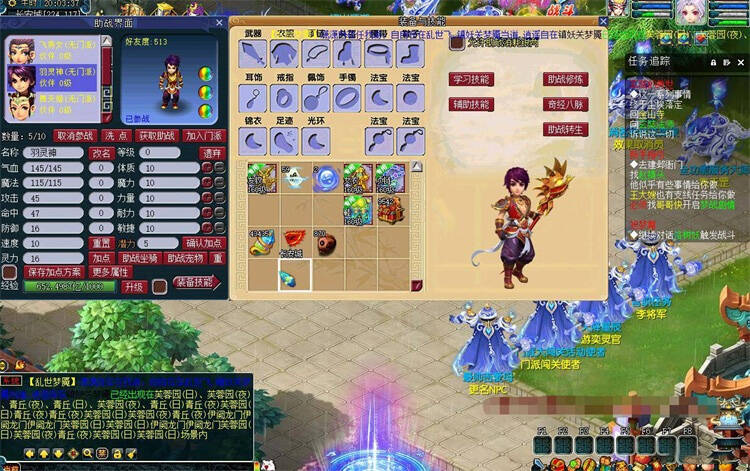The height and width of the screenshot is (471, 750).
Task: Cancel battle participation with 取消参战
Action: click(x=75, y=136)
